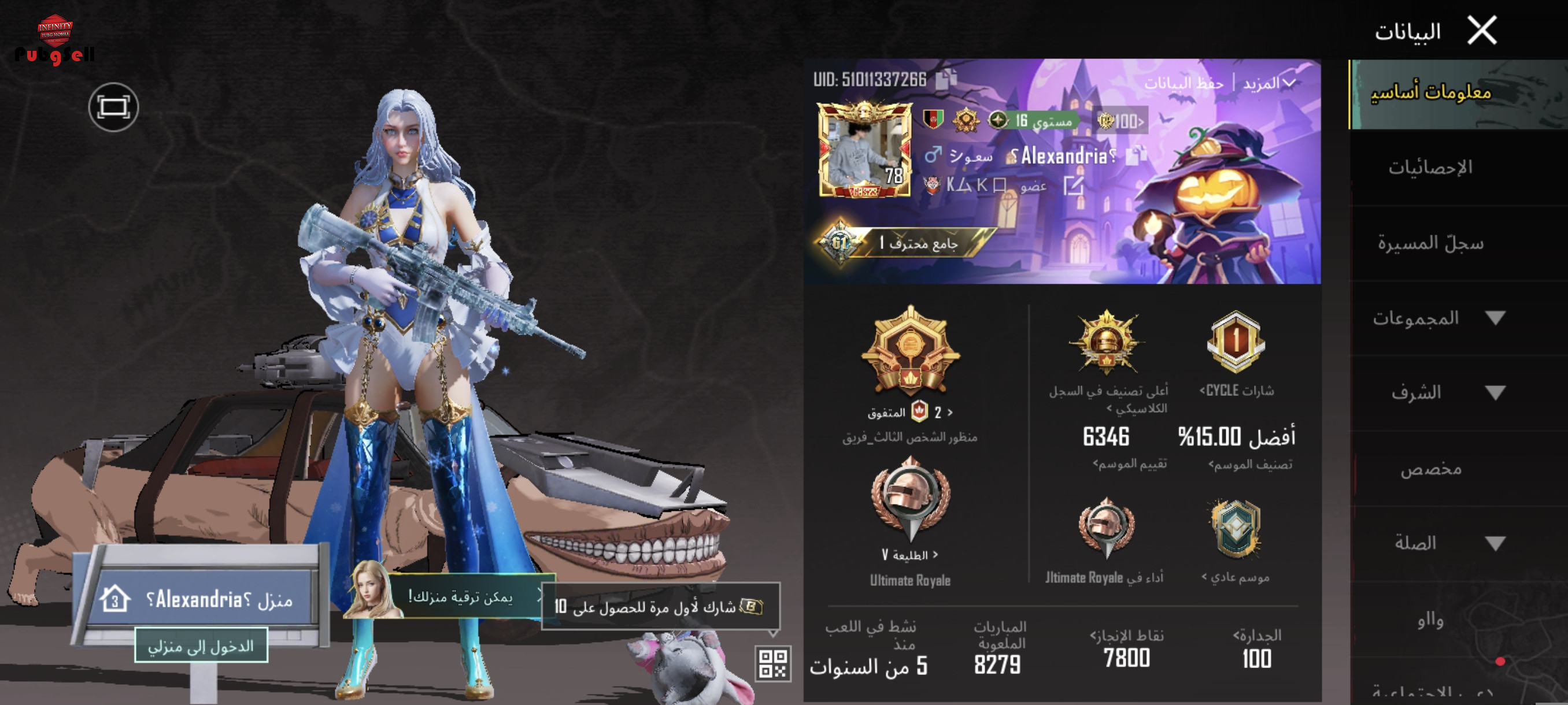Copy the player UID
This screenshot has width=1568, height=705.
(945, 79)
